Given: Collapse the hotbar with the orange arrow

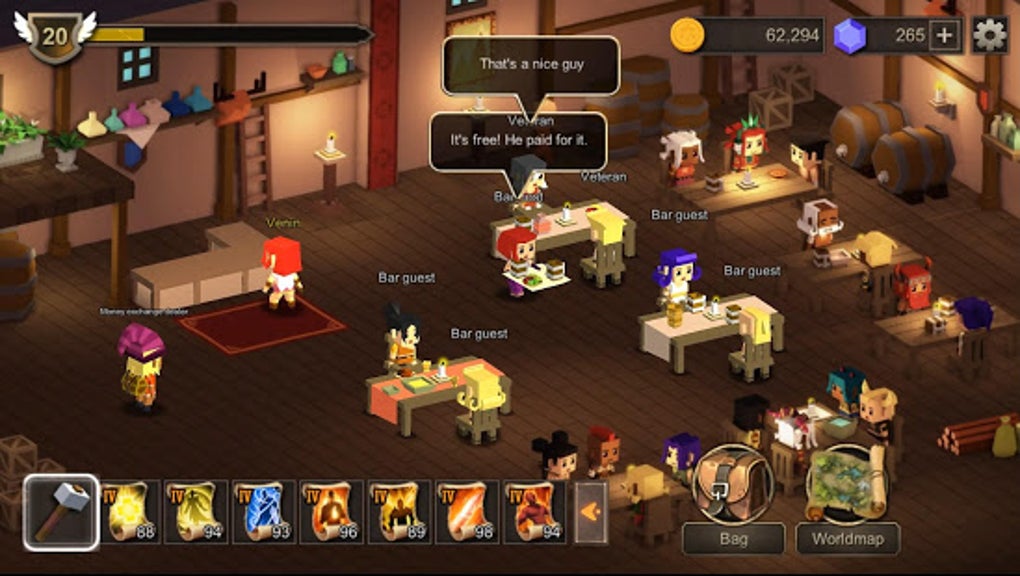Looking at the screenshot, I should pyautogui.click(x=590, y=512).
